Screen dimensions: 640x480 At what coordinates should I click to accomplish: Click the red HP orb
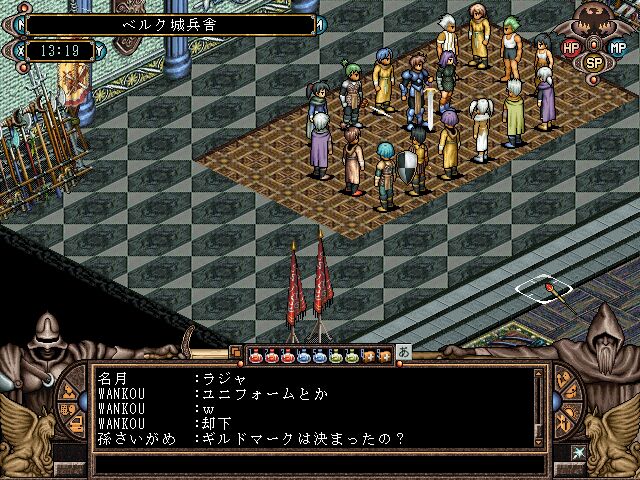point(571,47)
